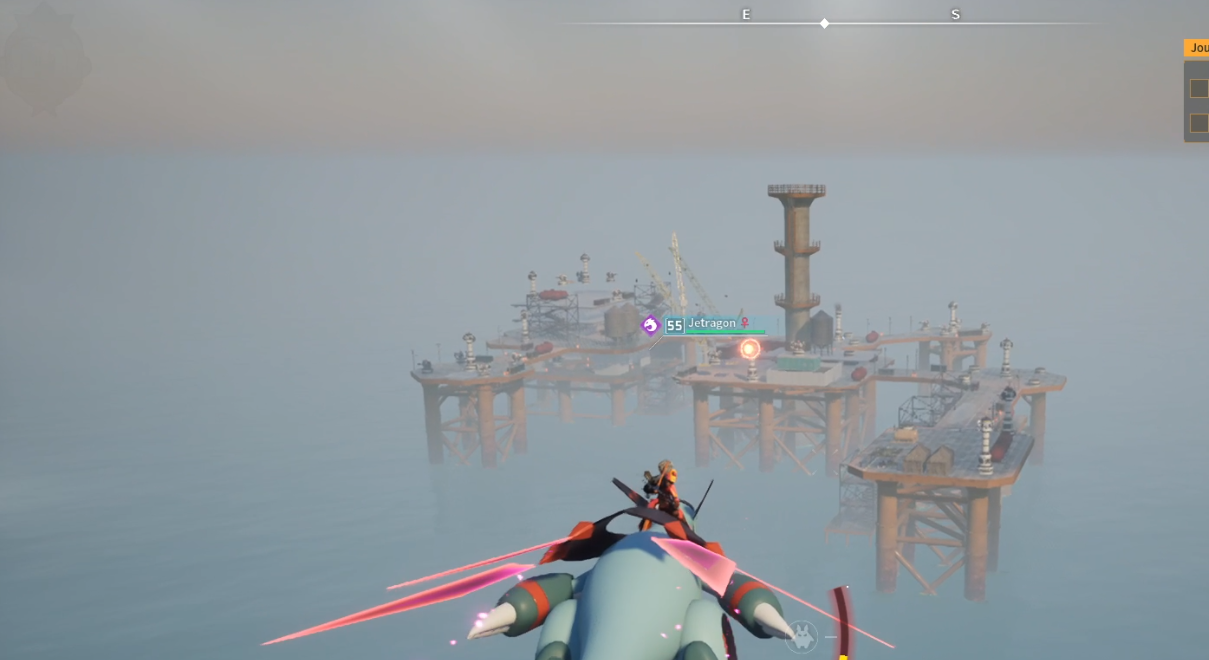Tick the top Journal objective checkbox
This screenshot has height=660, width=1209.
point(1198,89)
